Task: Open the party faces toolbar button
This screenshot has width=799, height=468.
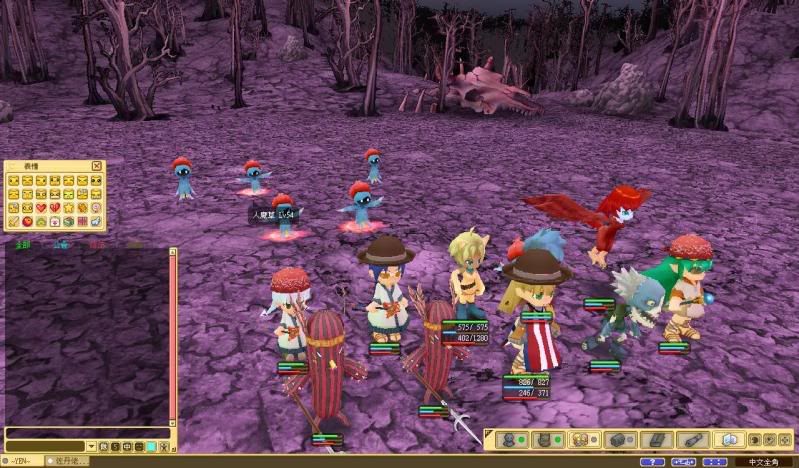Action: (579, 439)
